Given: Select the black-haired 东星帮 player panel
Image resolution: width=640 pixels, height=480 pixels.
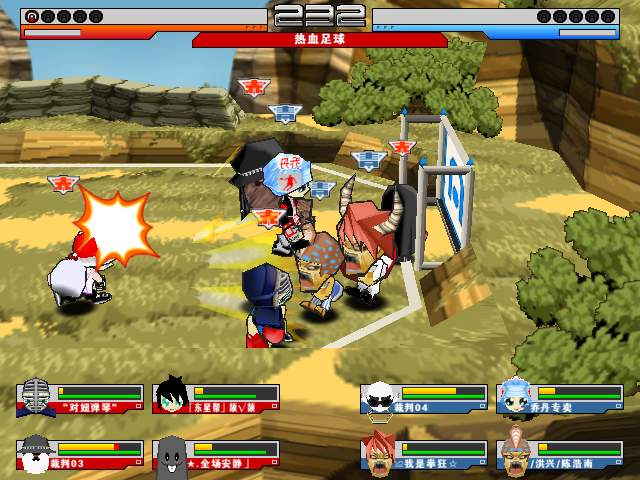Looking at the screenshot, I should pos(216,399).
